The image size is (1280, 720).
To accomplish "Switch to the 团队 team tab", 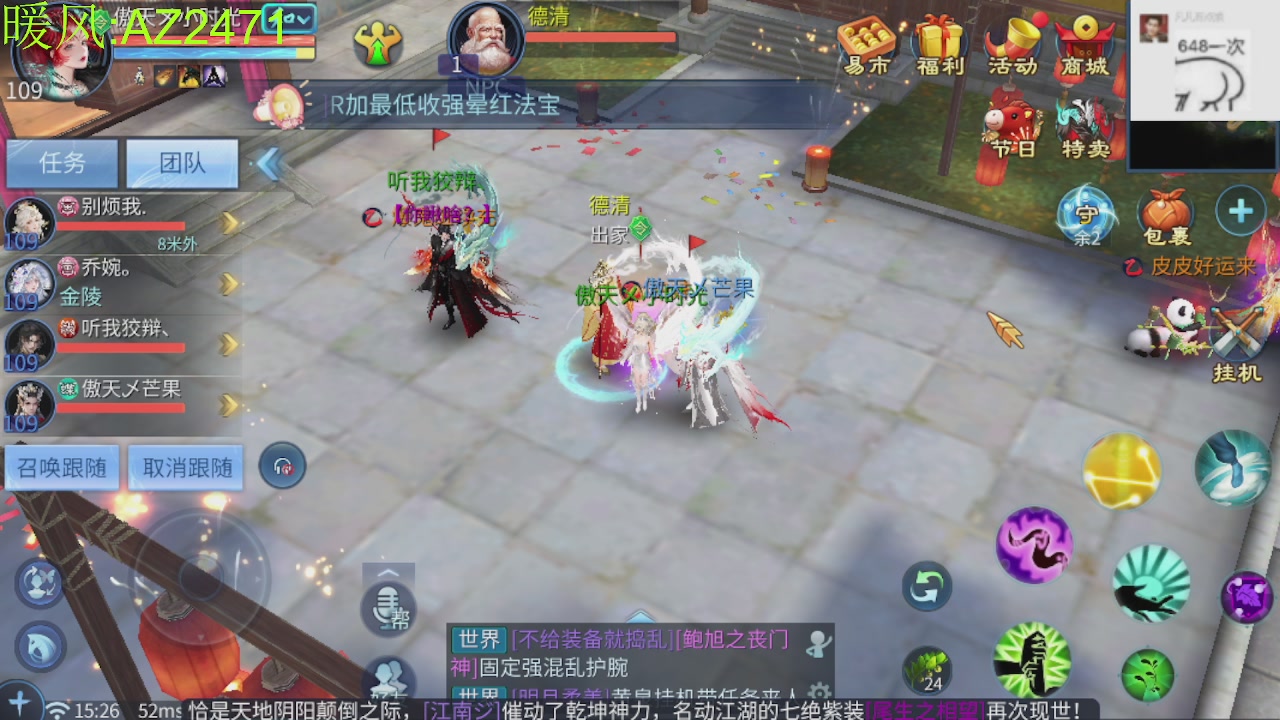I will (x=183, y=163).
